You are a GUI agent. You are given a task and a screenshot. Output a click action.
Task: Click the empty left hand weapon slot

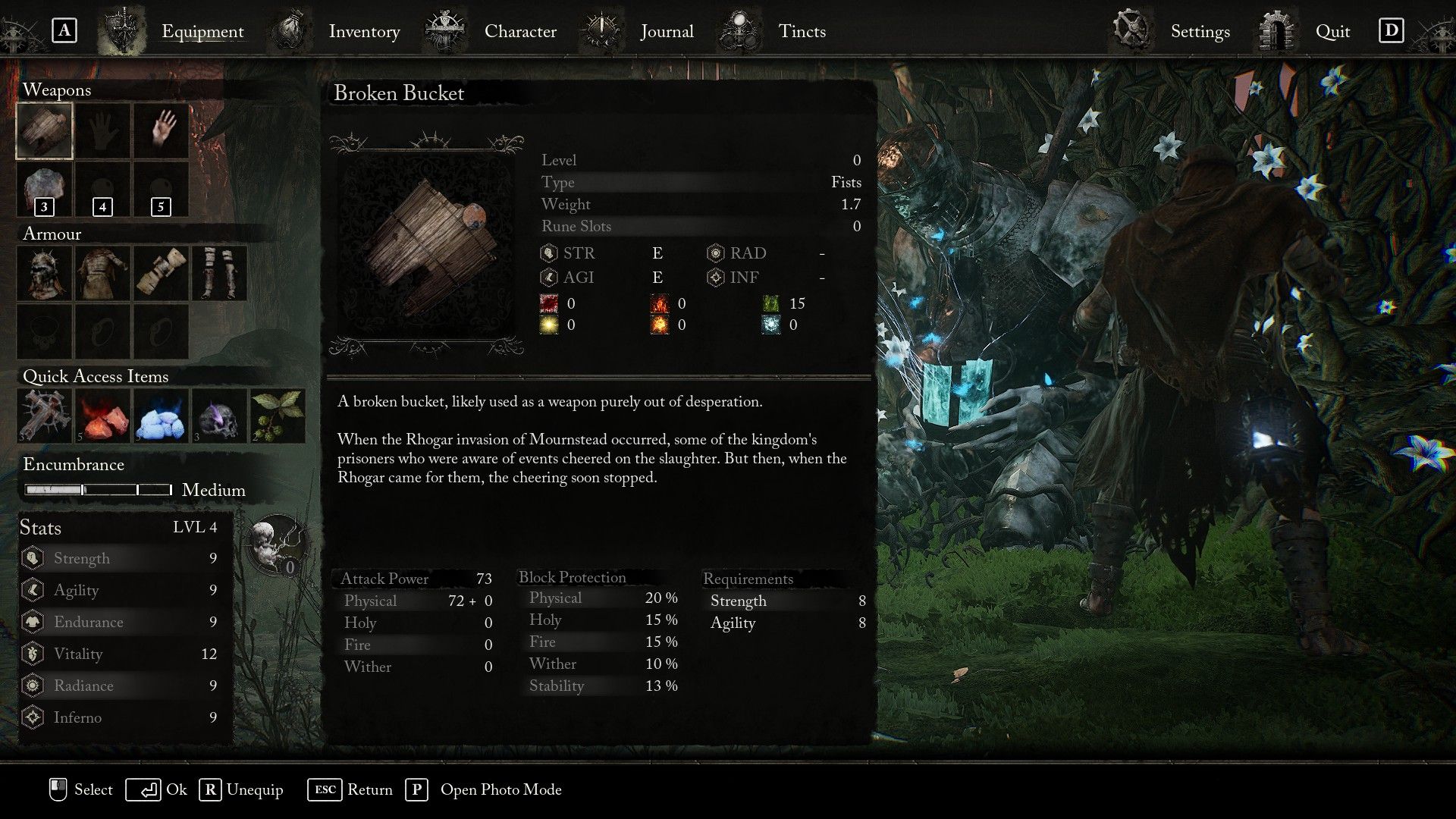101,130
